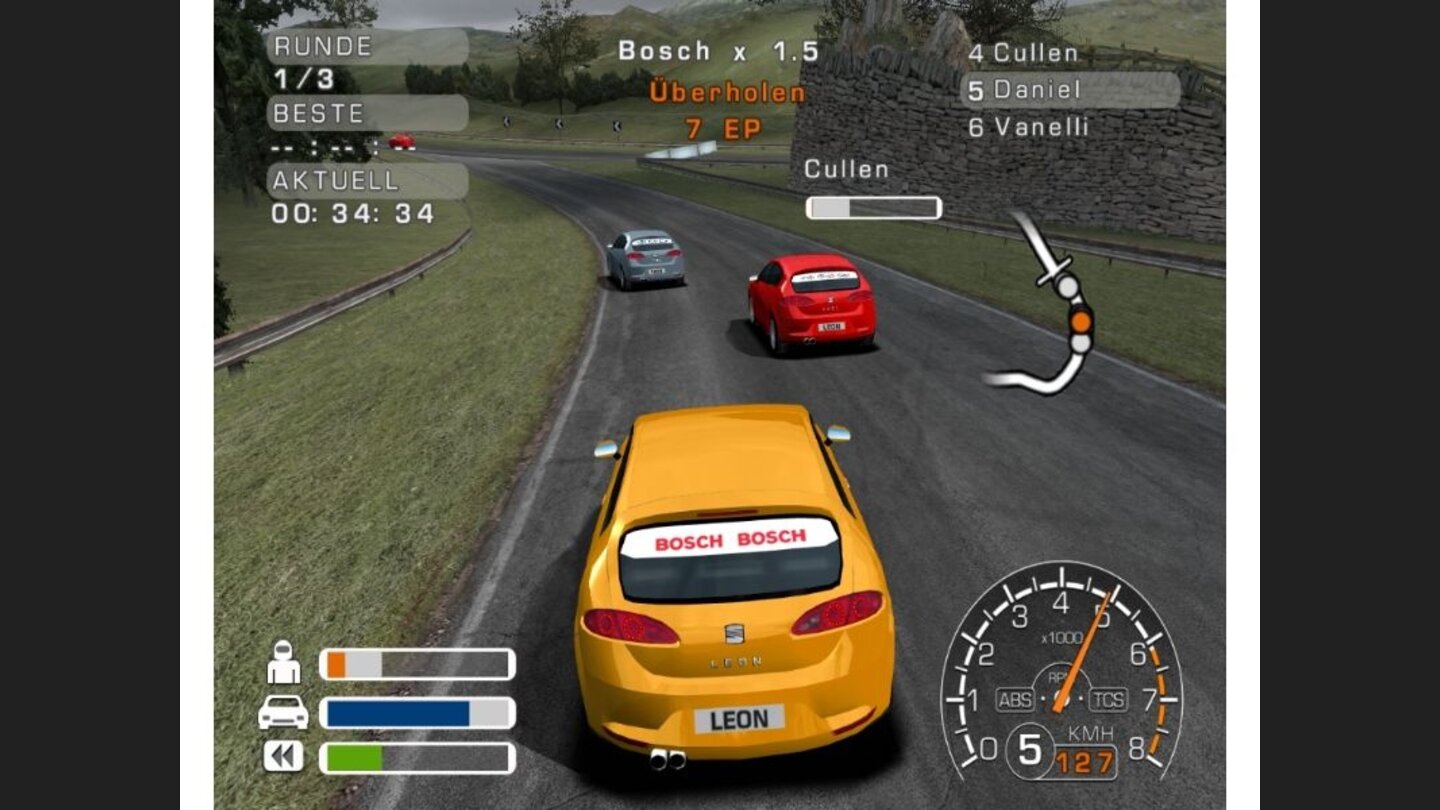Select the orange player marker on minimap

pos(1080,321)
